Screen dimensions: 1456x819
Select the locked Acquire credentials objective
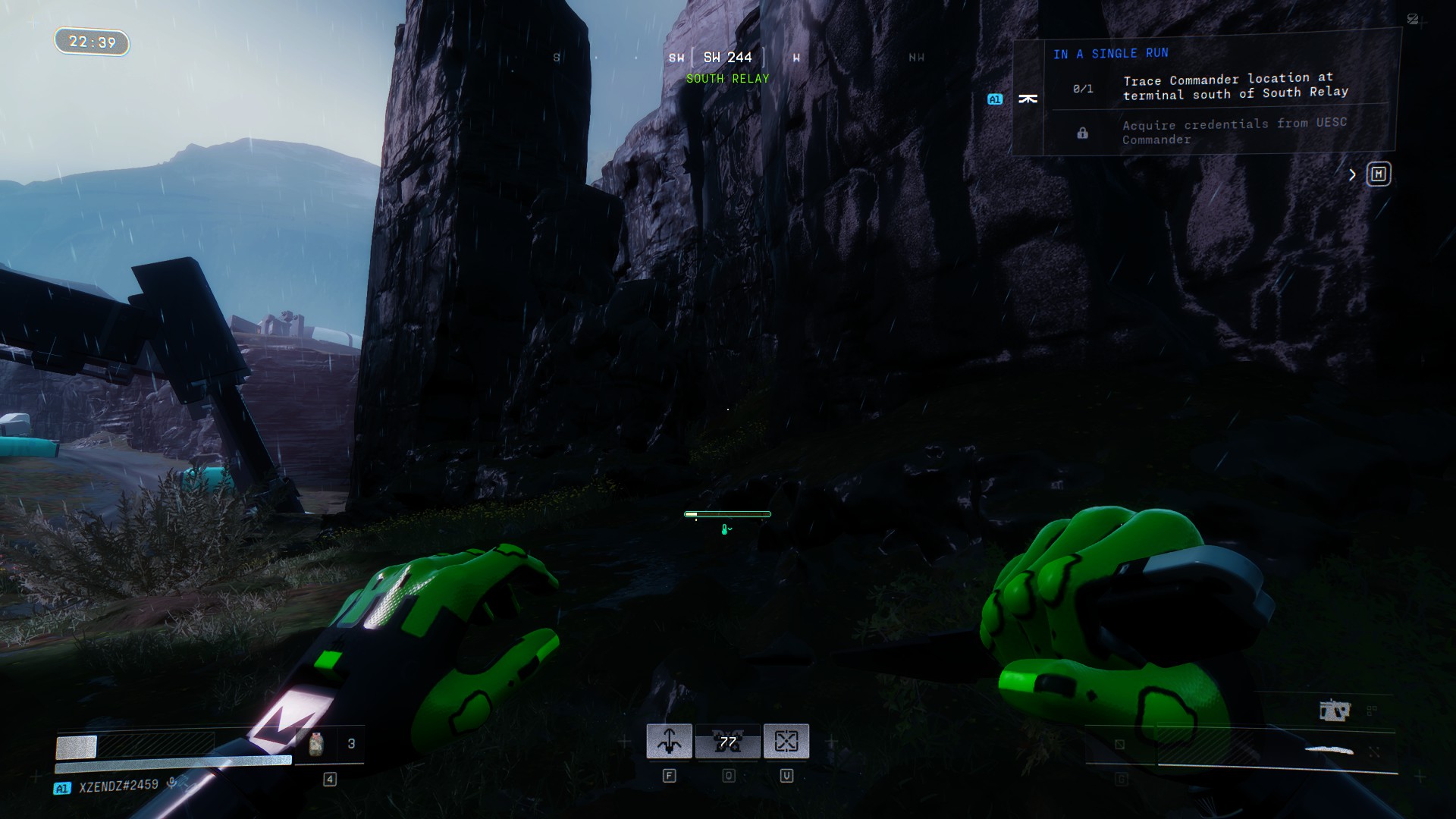tap(1234, 131)
